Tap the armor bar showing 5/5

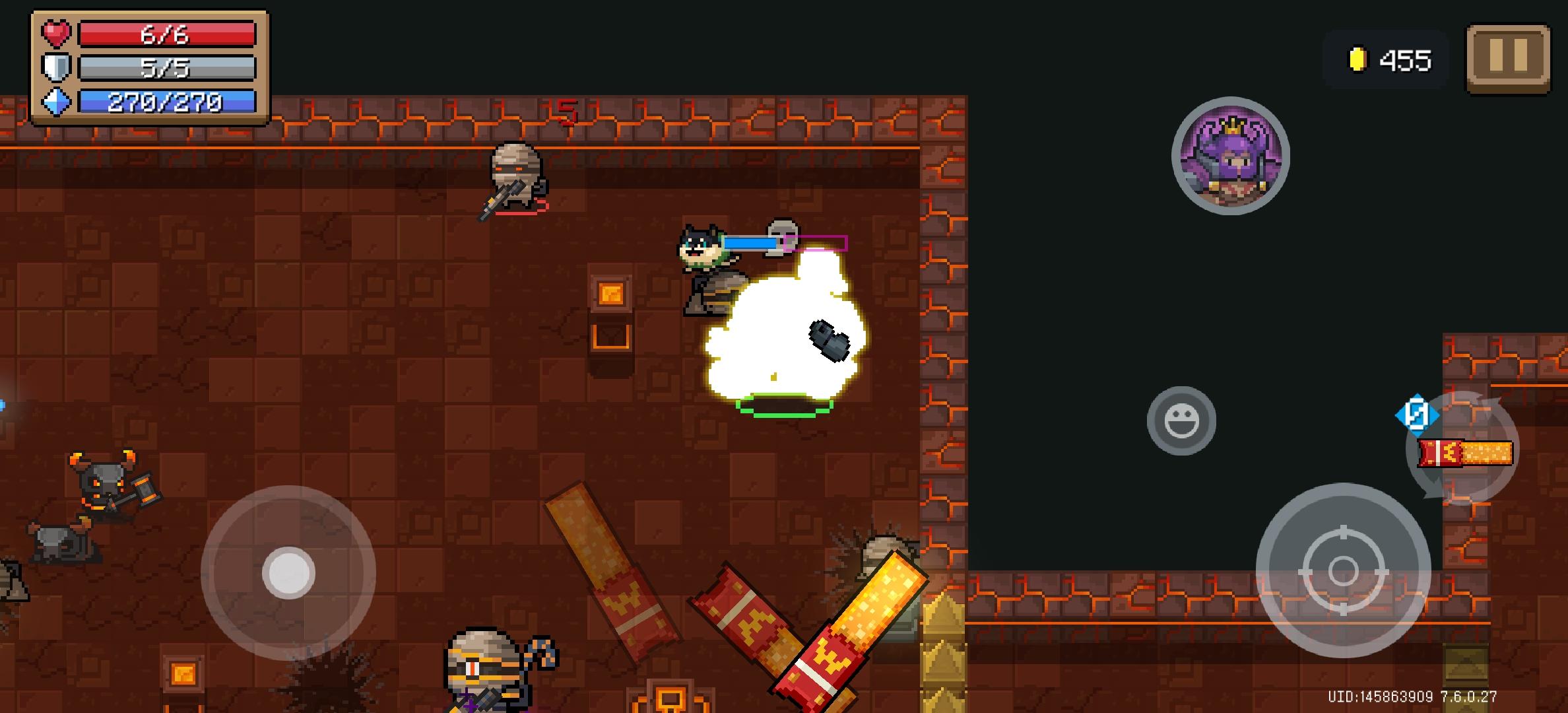click(166, 68)
